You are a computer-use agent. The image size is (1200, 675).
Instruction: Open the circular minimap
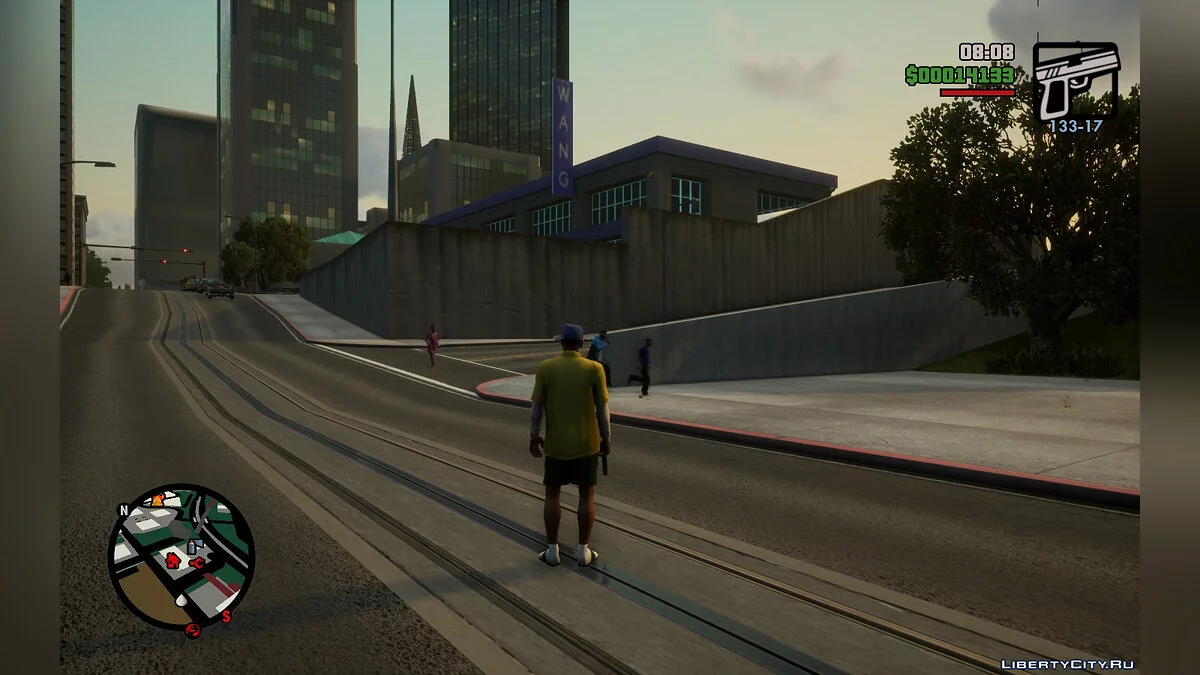[x=181, y=556]
